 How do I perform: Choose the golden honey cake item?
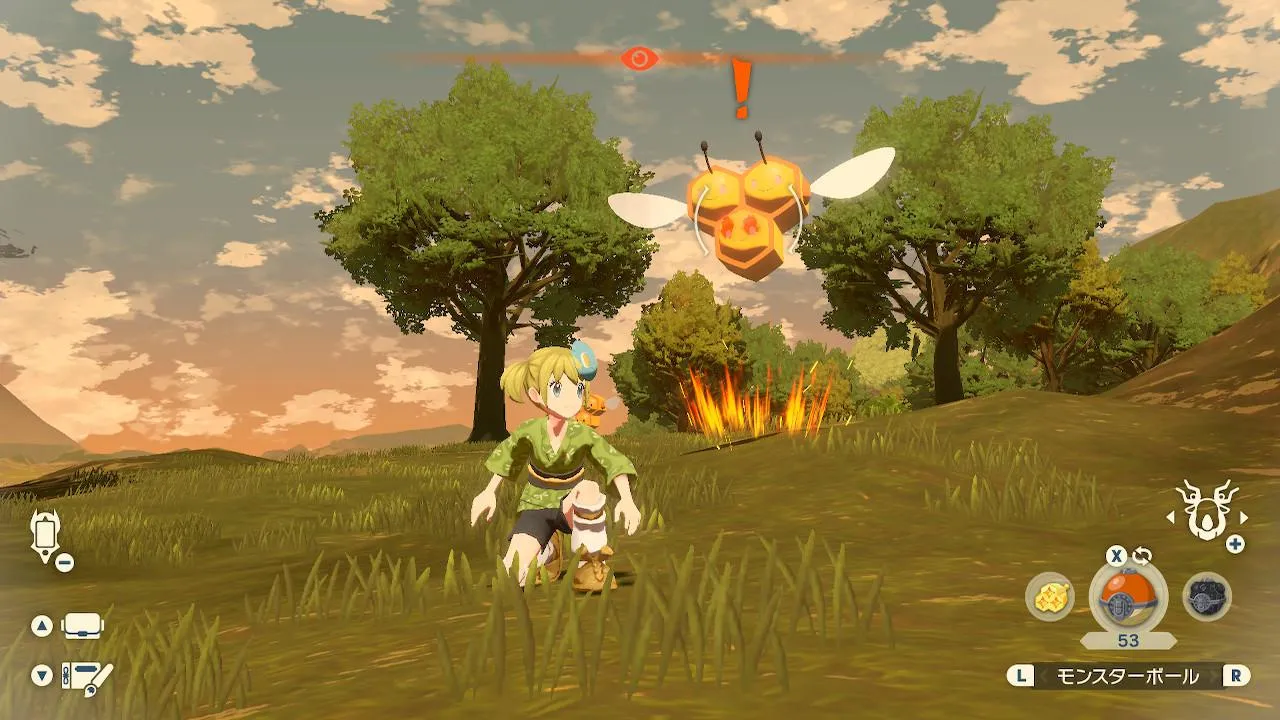tap(1050, 597)
